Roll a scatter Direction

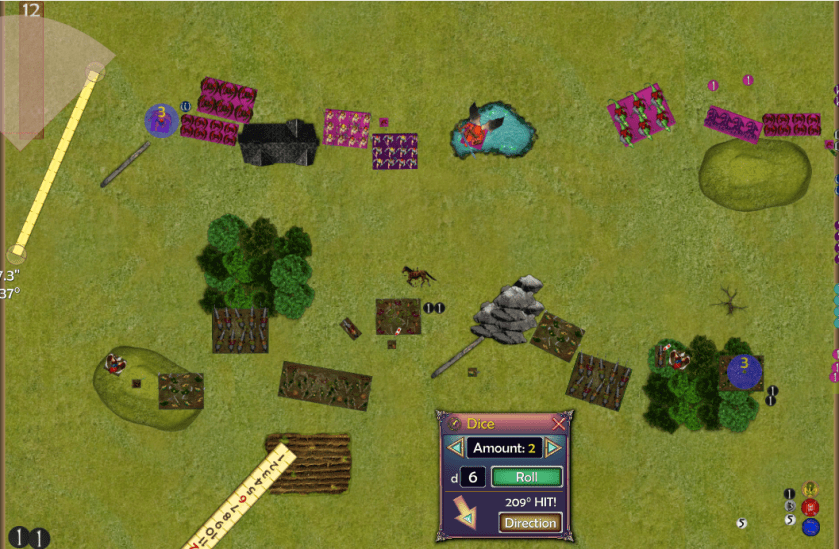(530, 522)
